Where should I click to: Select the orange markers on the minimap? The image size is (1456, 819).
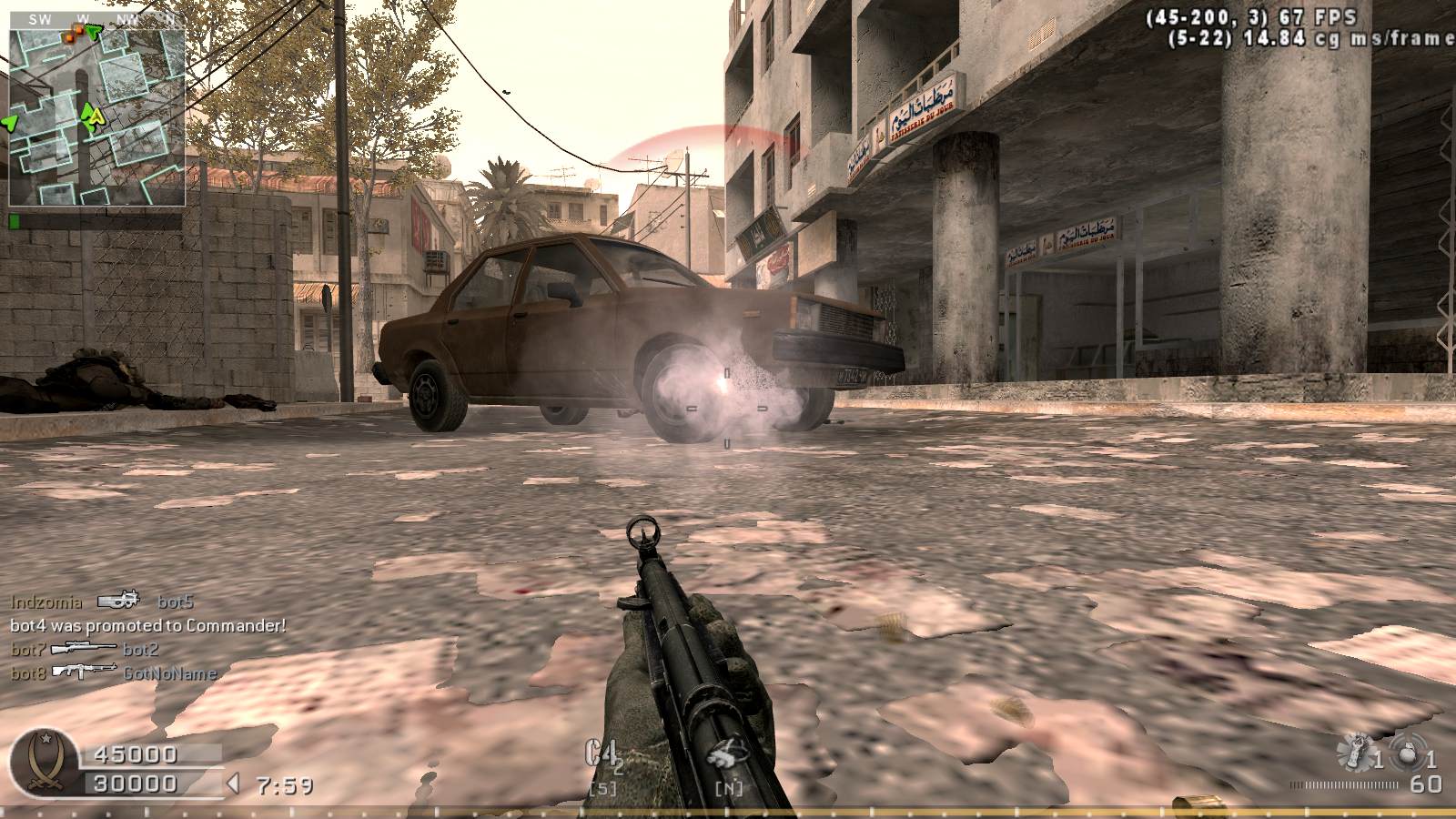(x=75, y=34)
